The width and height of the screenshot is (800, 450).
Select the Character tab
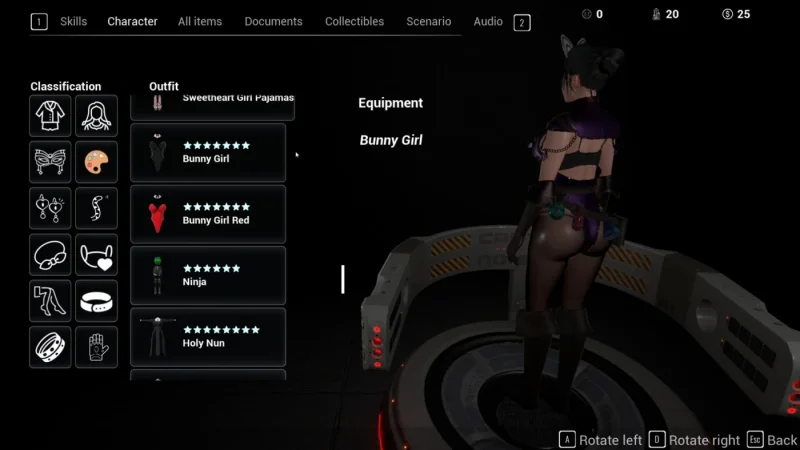coord(133,21)
